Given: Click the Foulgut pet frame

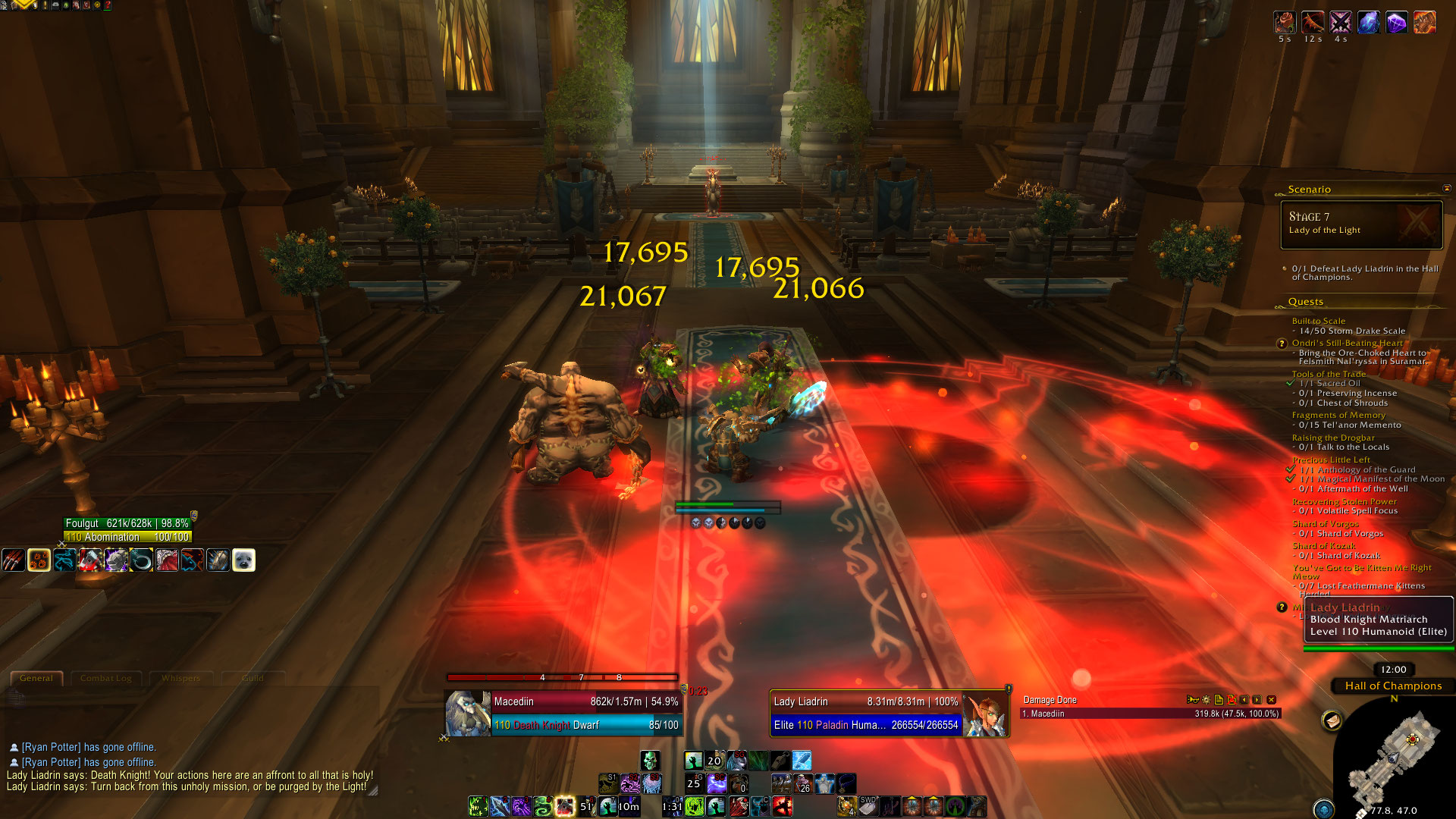Looking at the screenshot, I should (127, 530).
